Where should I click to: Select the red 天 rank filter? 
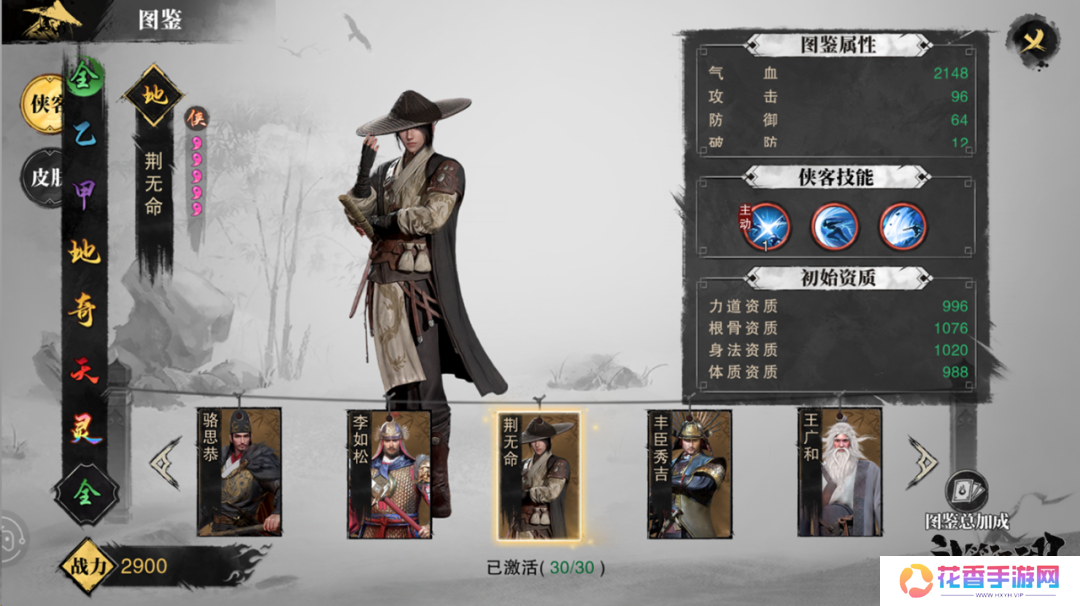click(84, 368)
